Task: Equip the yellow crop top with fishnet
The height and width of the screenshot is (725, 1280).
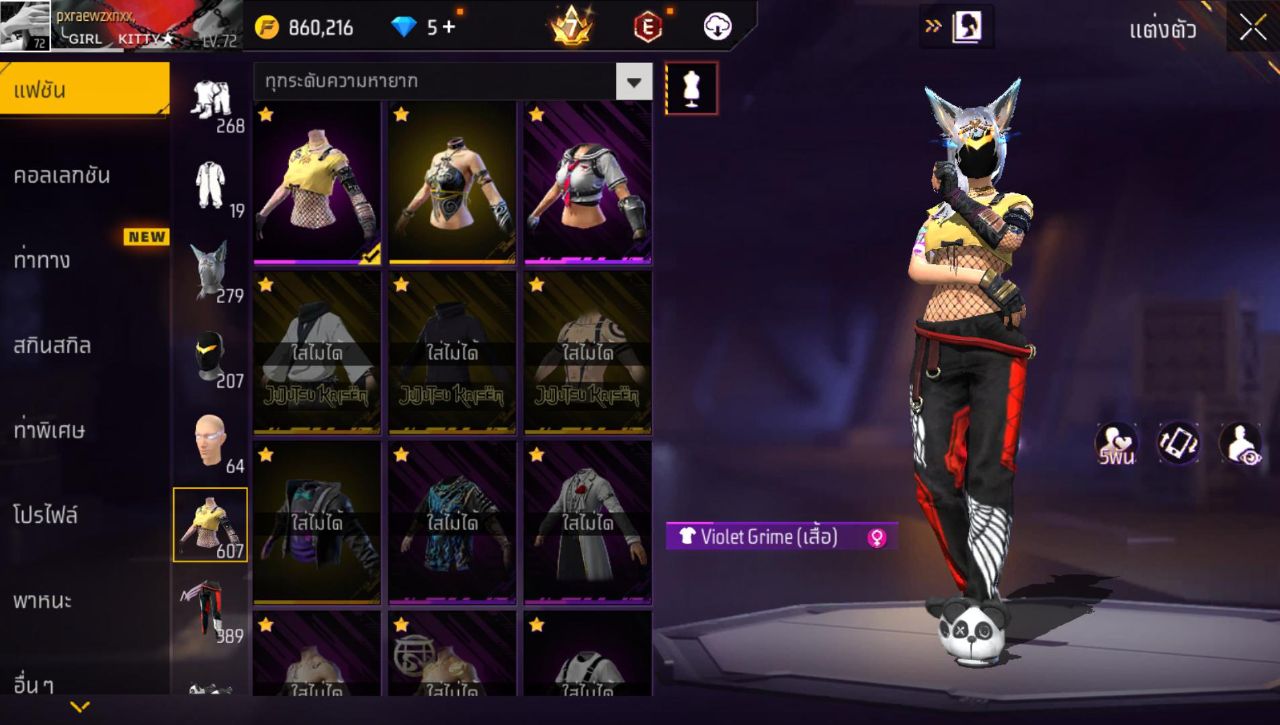Action: [x=317, y=182]
